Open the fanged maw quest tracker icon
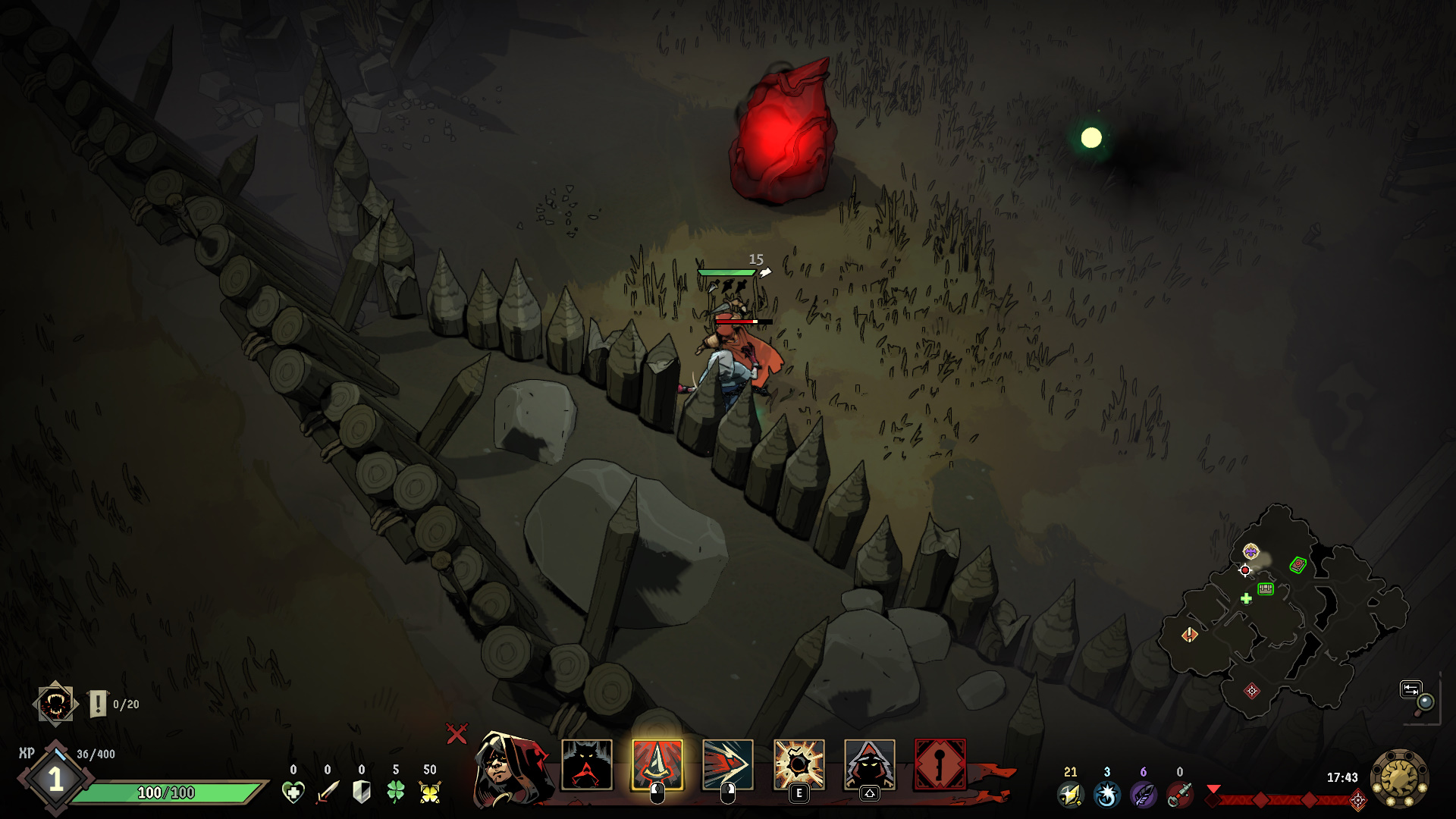The image size is (1456, 819). tap(55, 704)
